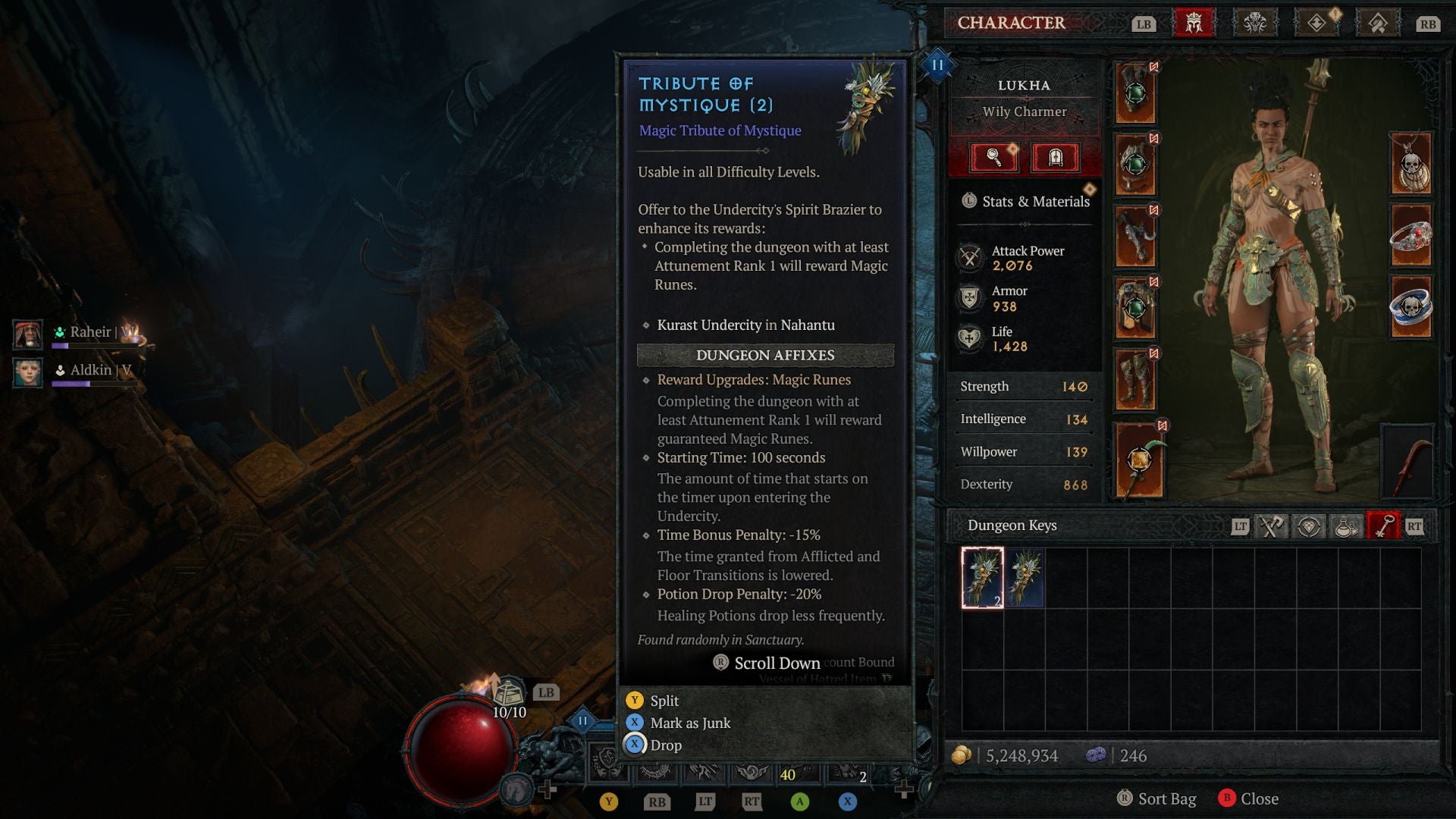This screenshot has width=1456, height=819.
Task: Choose Split from the item menu
Action: point(664,701)
